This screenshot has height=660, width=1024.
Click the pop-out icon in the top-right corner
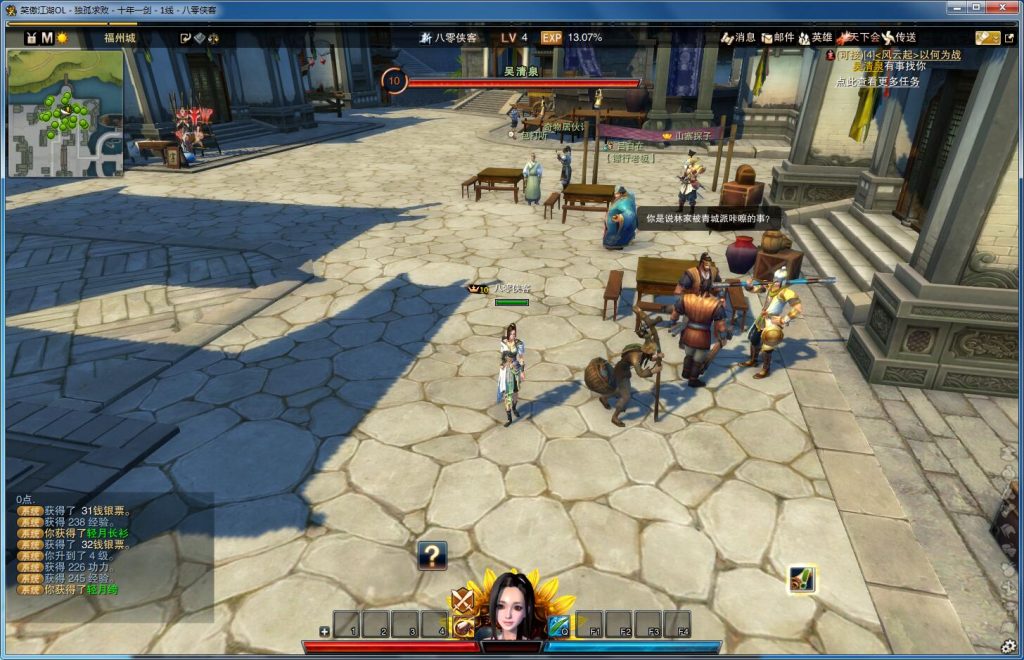(988, 38)
